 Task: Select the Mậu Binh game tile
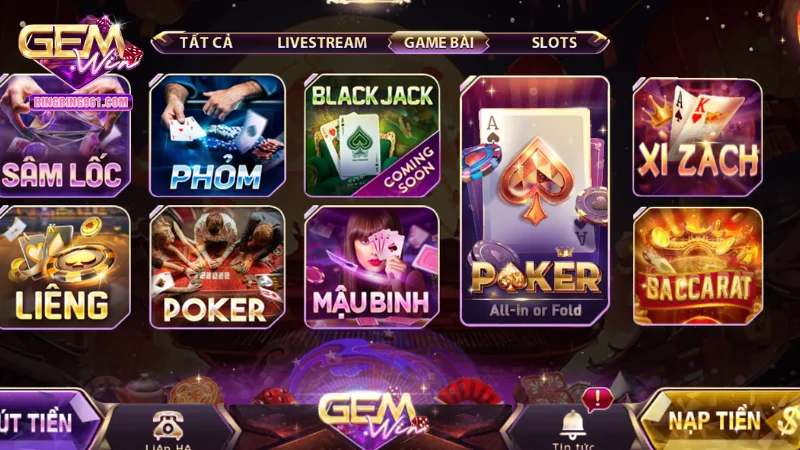[x=372, y=267]
